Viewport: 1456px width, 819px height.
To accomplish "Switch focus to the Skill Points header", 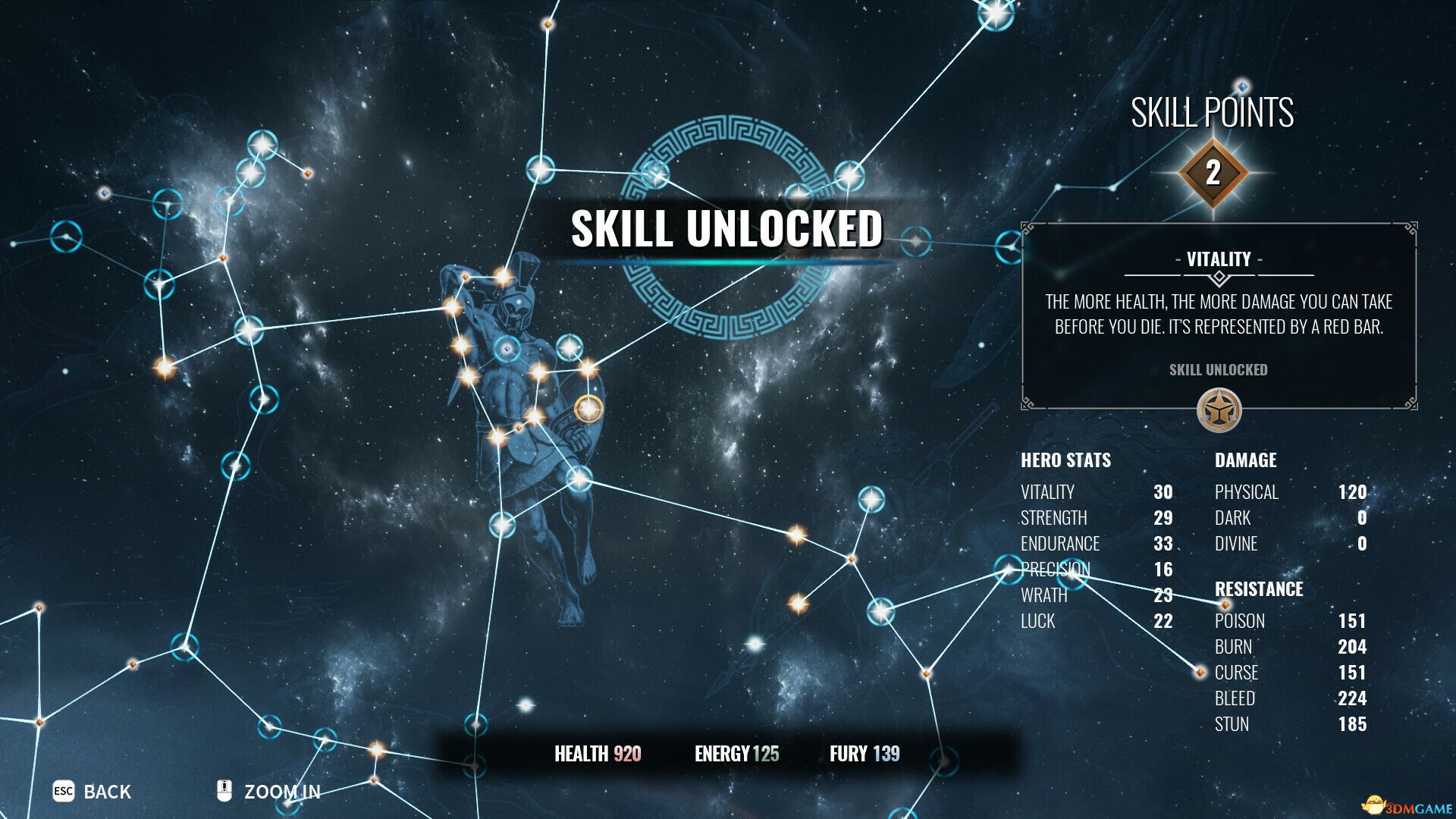I will coord(1213,112).
